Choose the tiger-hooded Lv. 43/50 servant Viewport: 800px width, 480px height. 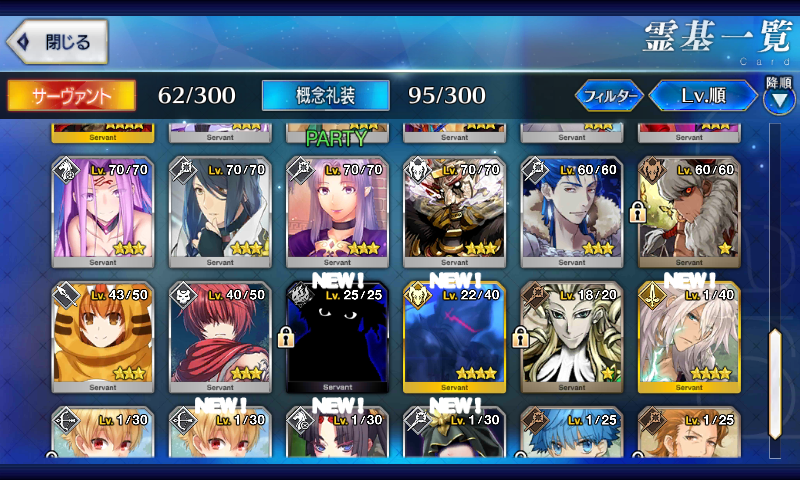click(x=102, y=337)
